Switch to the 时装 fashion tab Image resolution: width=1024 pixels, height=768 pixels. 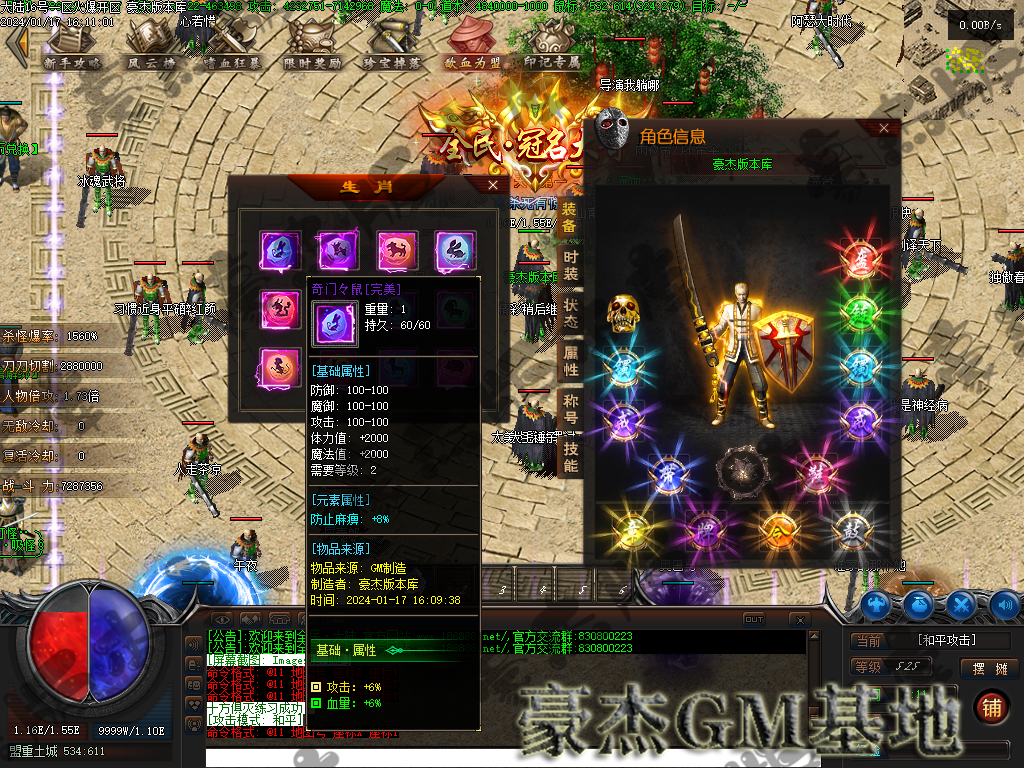pos(570,265)
